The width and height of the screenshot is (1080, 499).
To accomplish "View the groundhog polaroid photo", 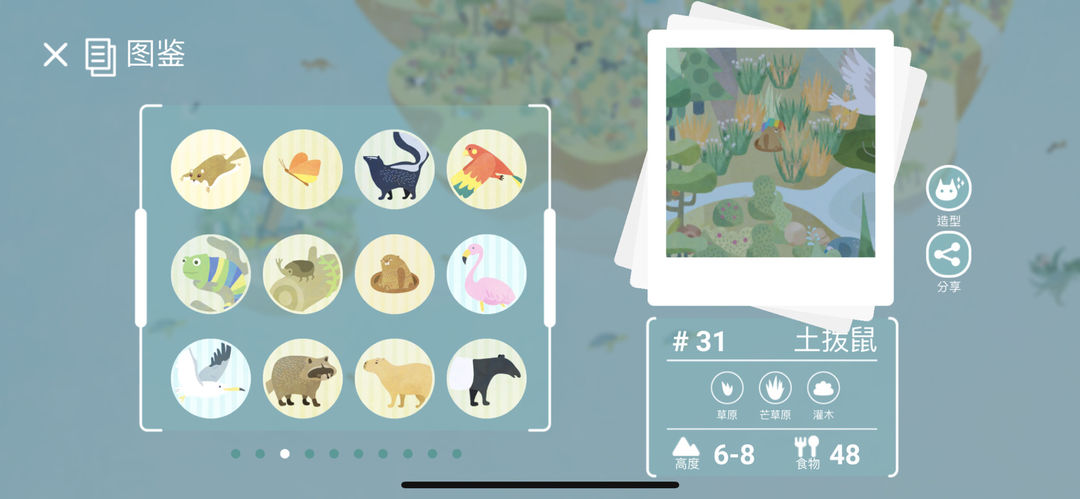I will pos(770,152).
